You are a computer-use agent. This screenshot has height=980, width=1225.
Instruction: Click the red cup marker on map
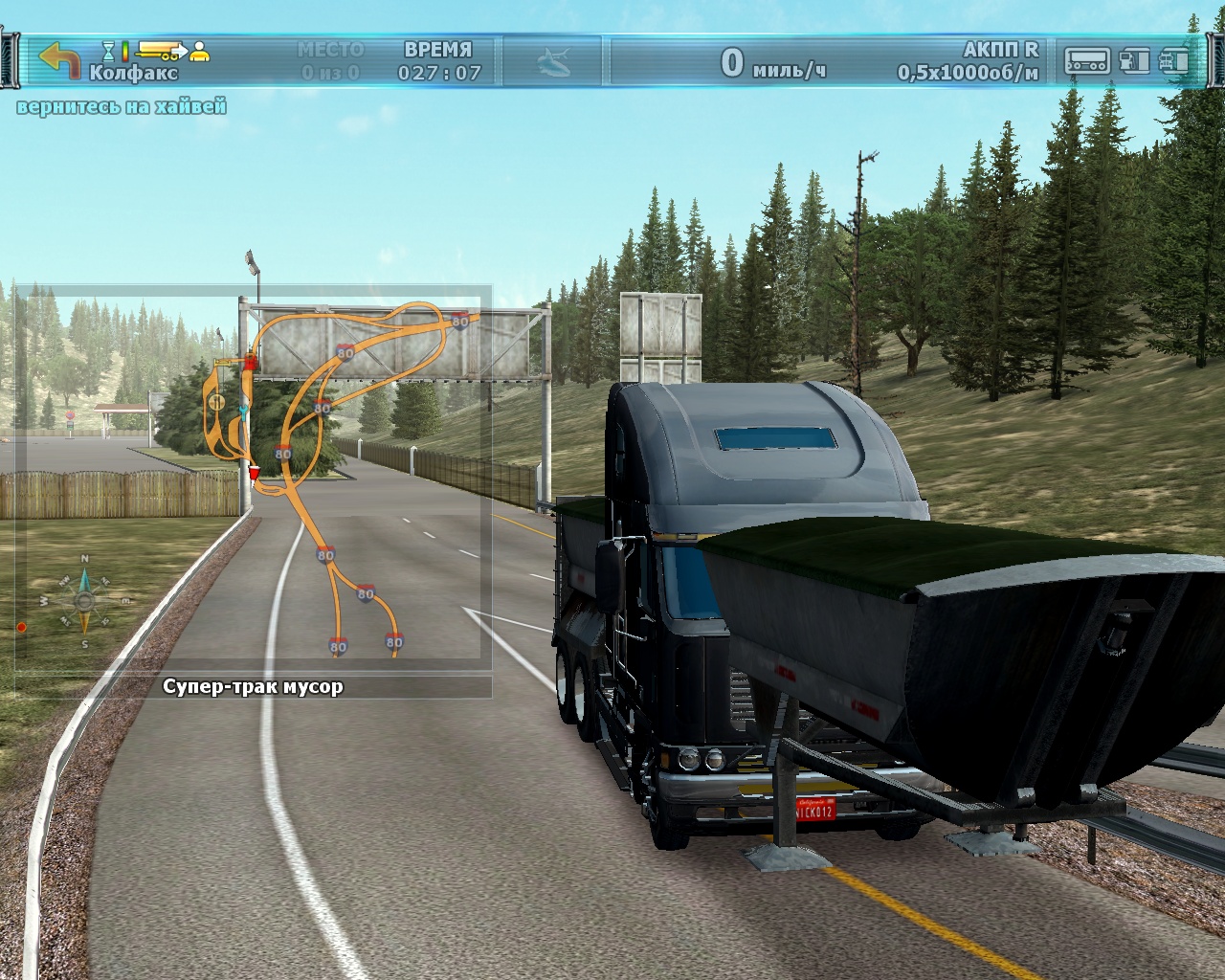(254, 473)
